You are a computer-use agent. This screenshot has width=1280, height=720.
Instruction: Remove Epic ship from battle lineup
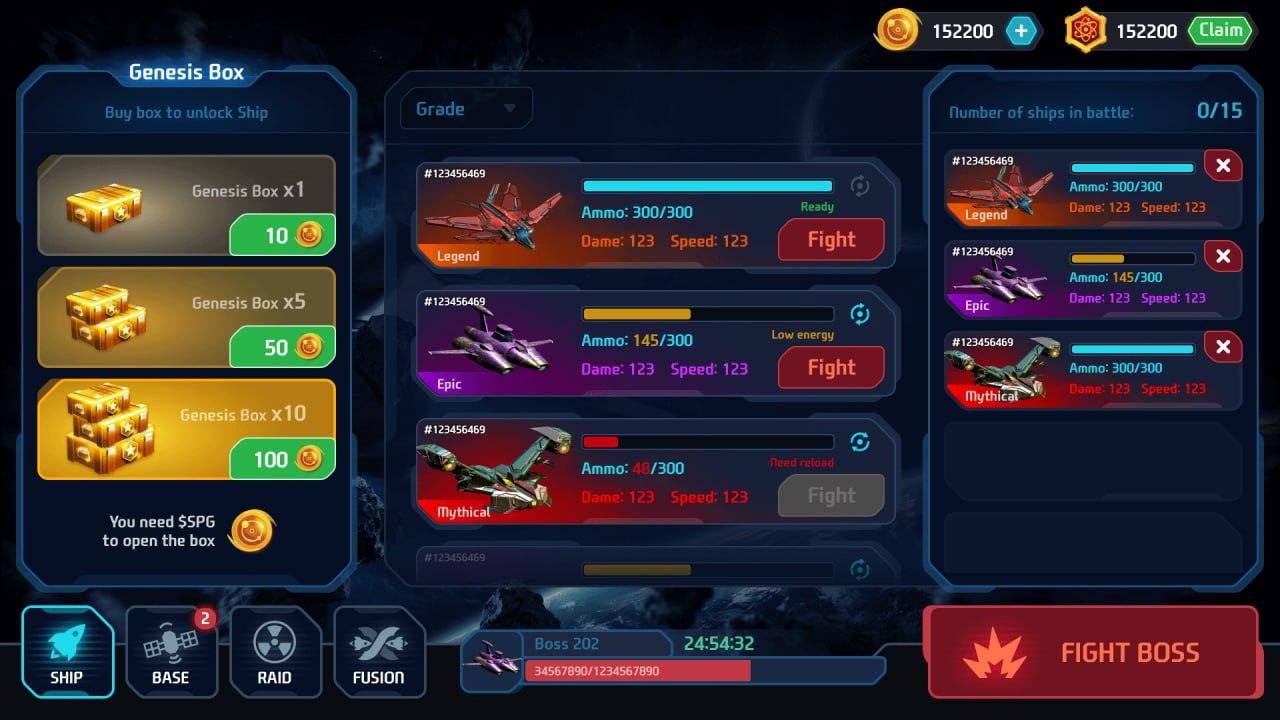point(1222,257)
